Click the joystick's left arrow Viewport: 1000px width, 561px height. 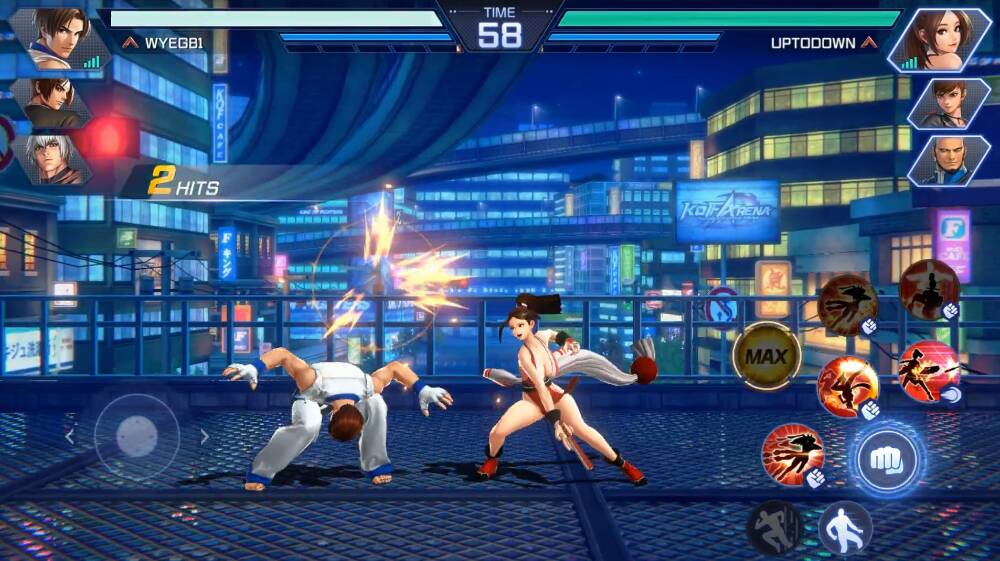[x=70, y=436]
